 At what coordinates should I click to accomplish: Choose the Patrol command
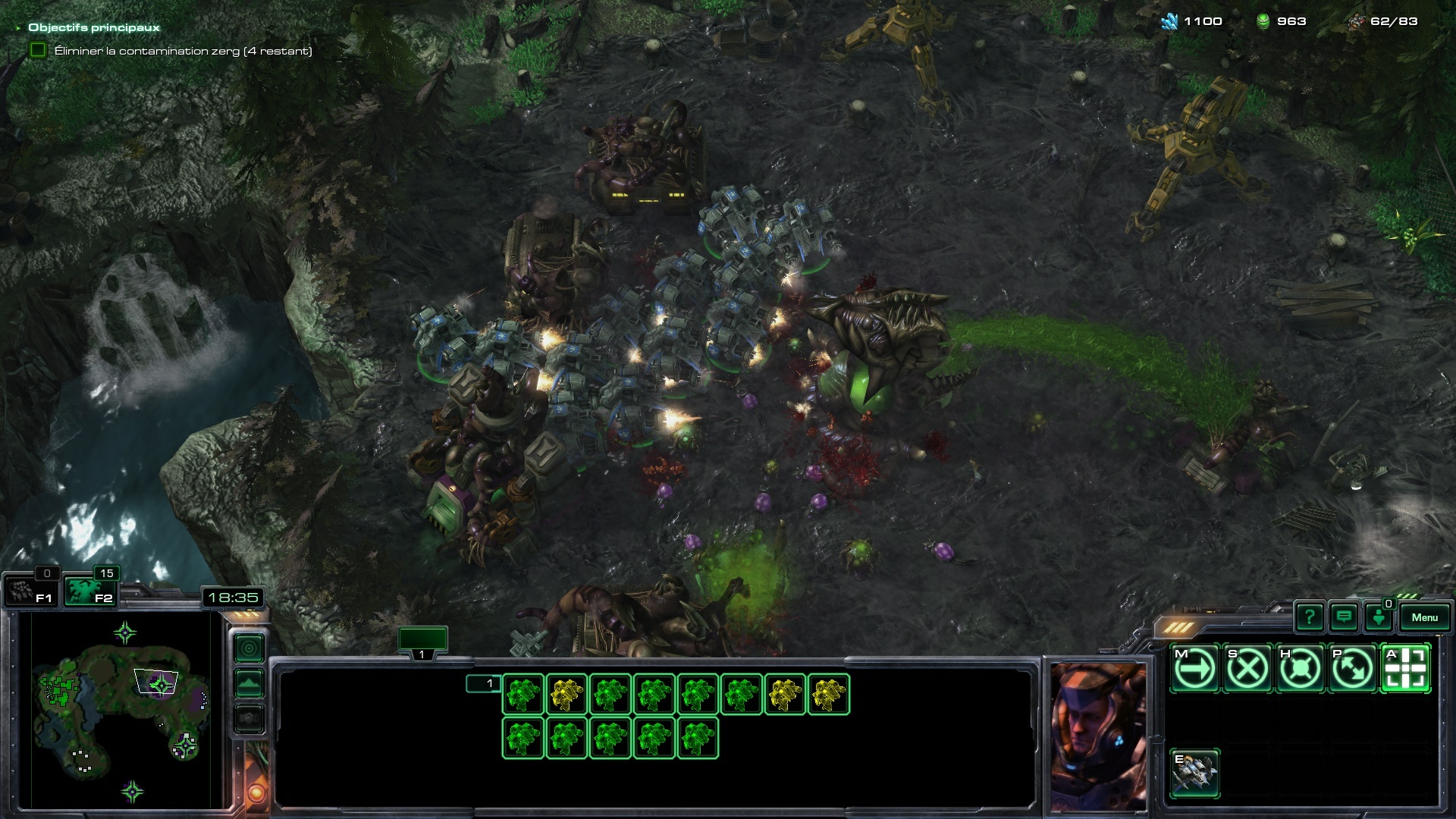point(1353,669)
